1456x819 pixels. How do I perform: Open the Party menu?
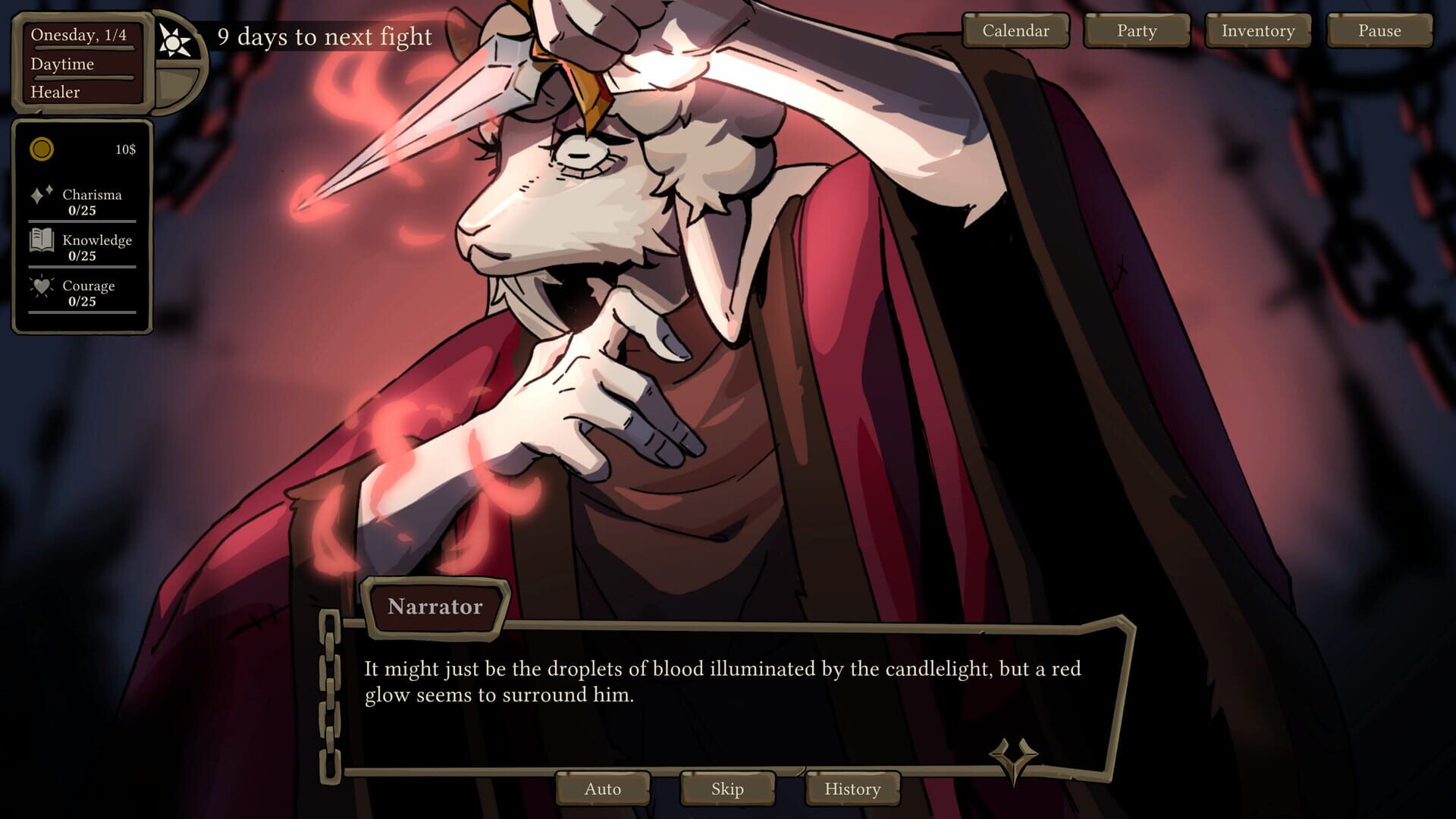tap(1135, 30)
